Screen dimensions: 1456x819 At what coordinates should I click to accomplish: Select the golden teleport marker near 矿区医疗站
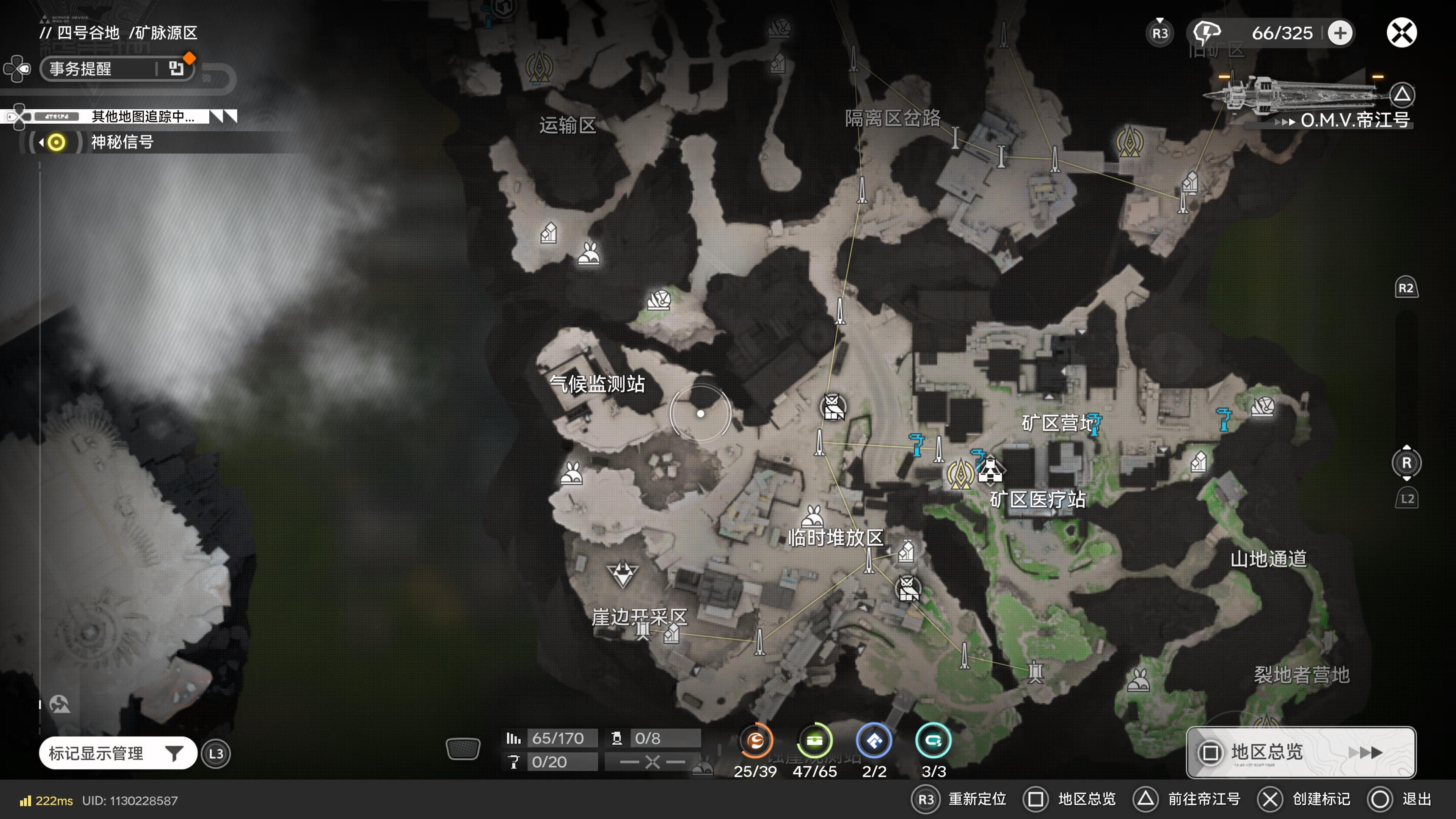[960, 474]
